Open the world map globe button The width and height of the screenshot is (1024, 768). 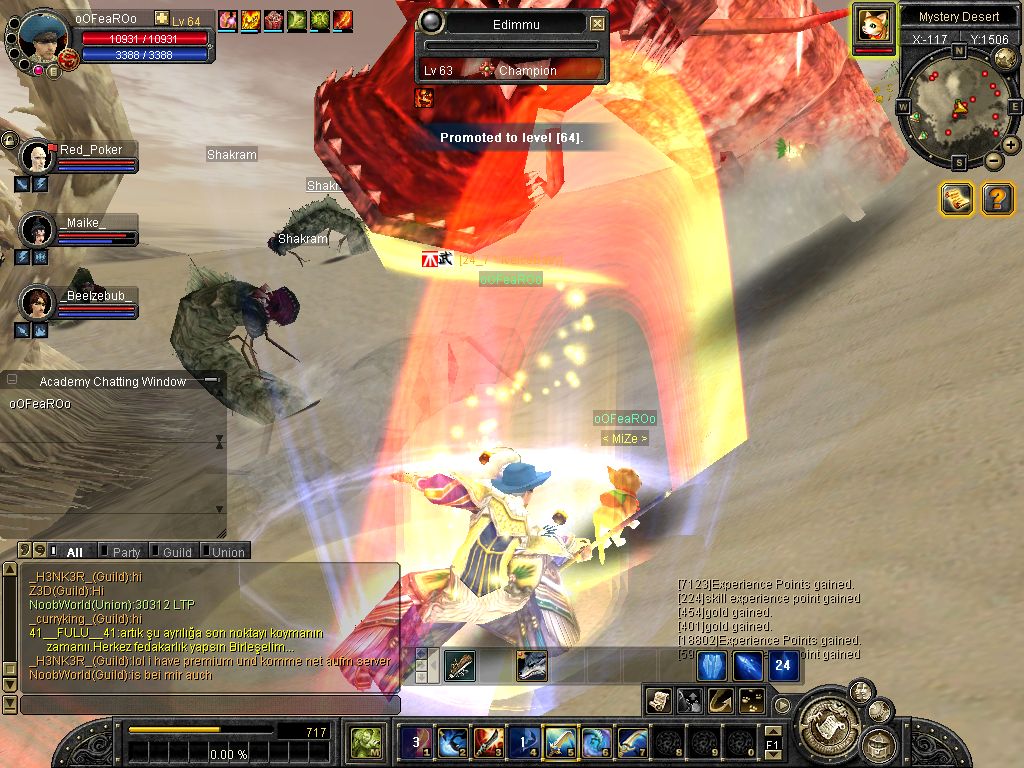[1005, 58]
